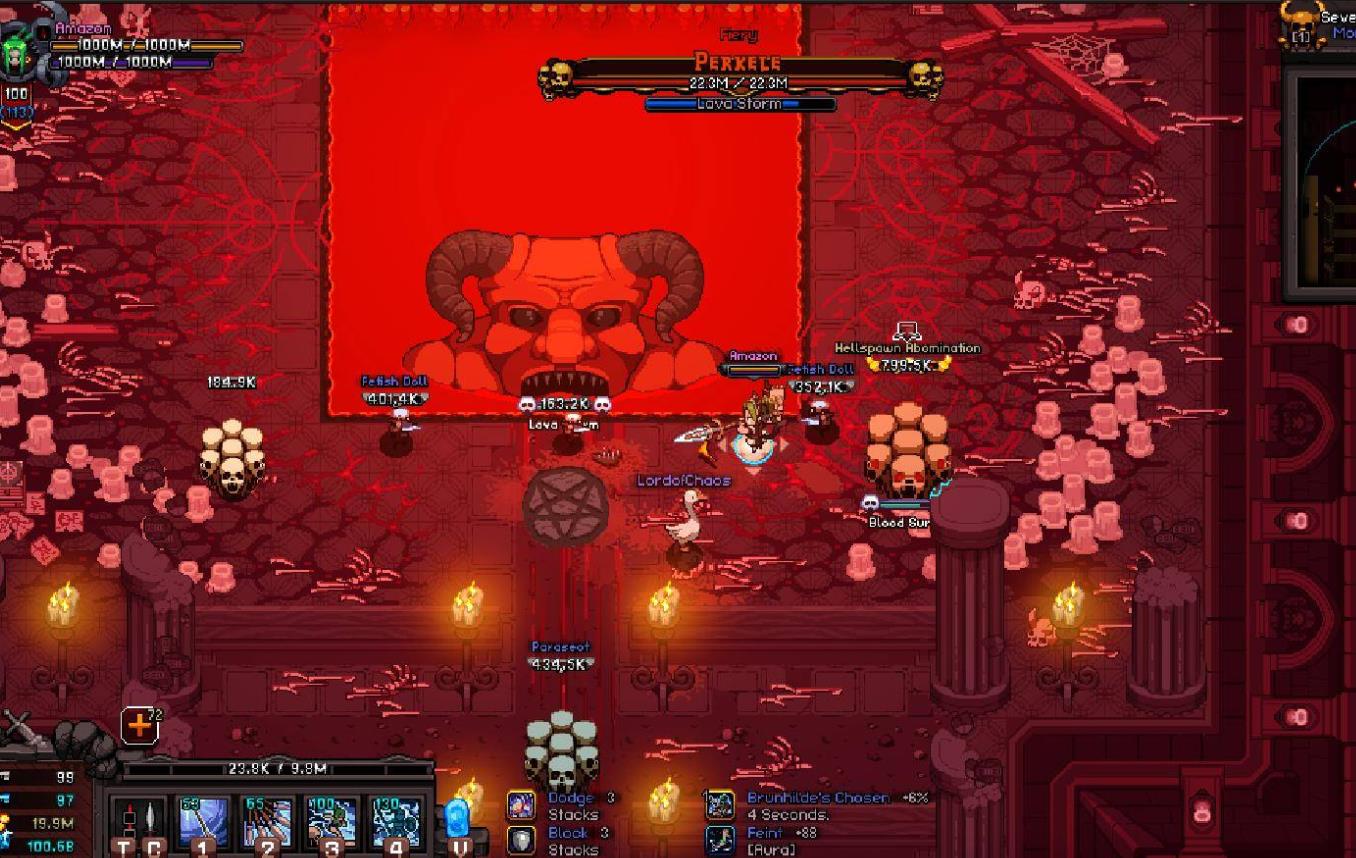This screenshot has width=1356, height=858.
Task: Select the Brunhilde's Chosen buff icon
Action: pyautogui.click(x=720, y=805)
